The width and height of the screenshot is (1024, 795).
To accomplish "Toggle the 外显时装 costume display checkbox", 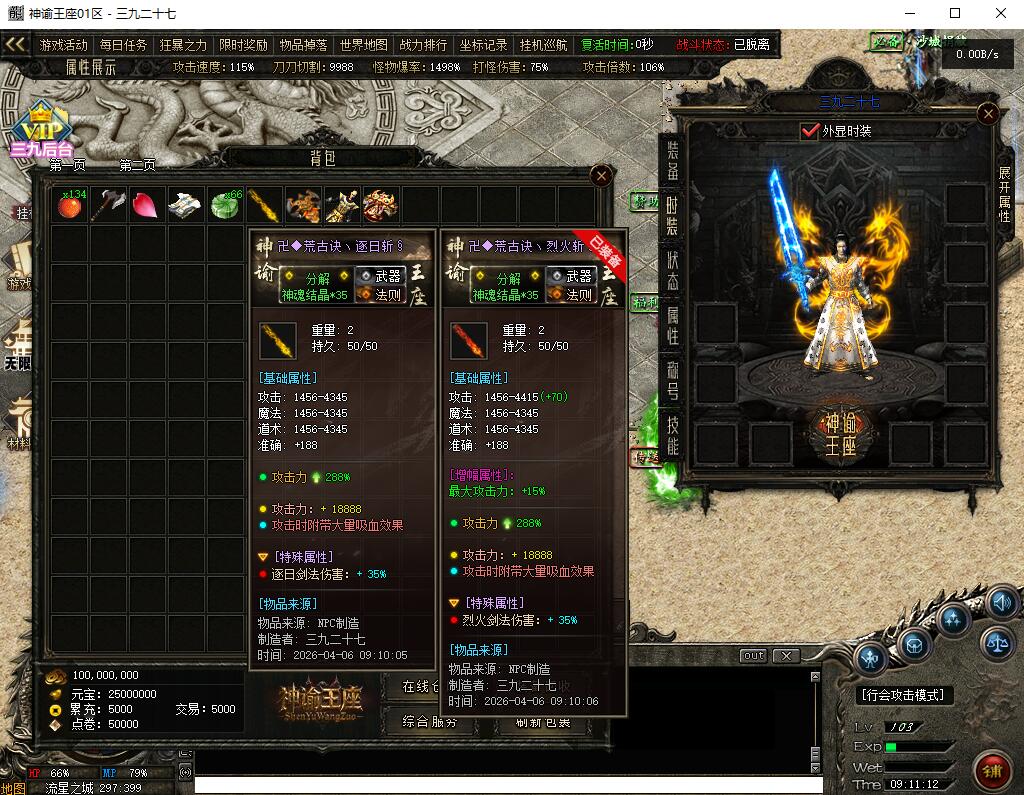I will [x=810, y=131].
